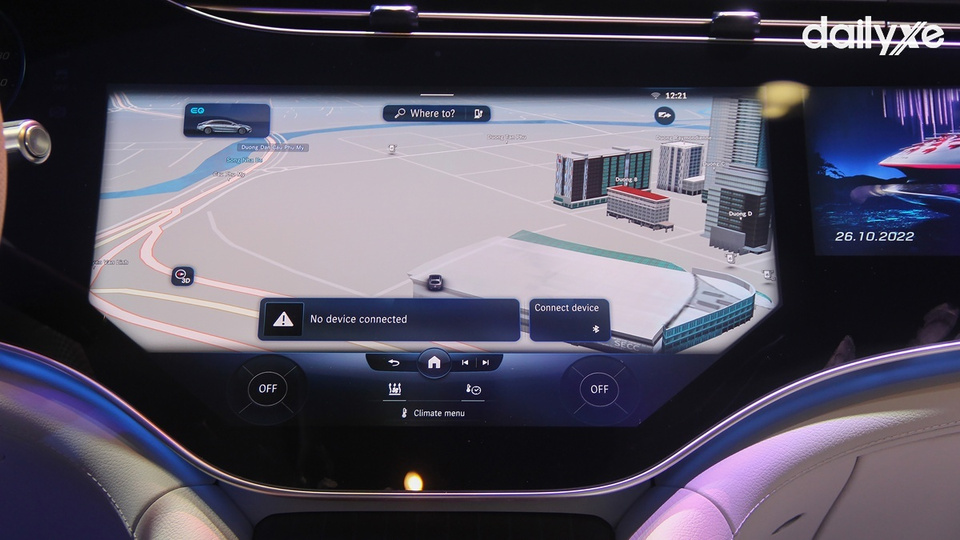Turn on the right OFF climate dial
960x540 pixels.
click(598, 389)
